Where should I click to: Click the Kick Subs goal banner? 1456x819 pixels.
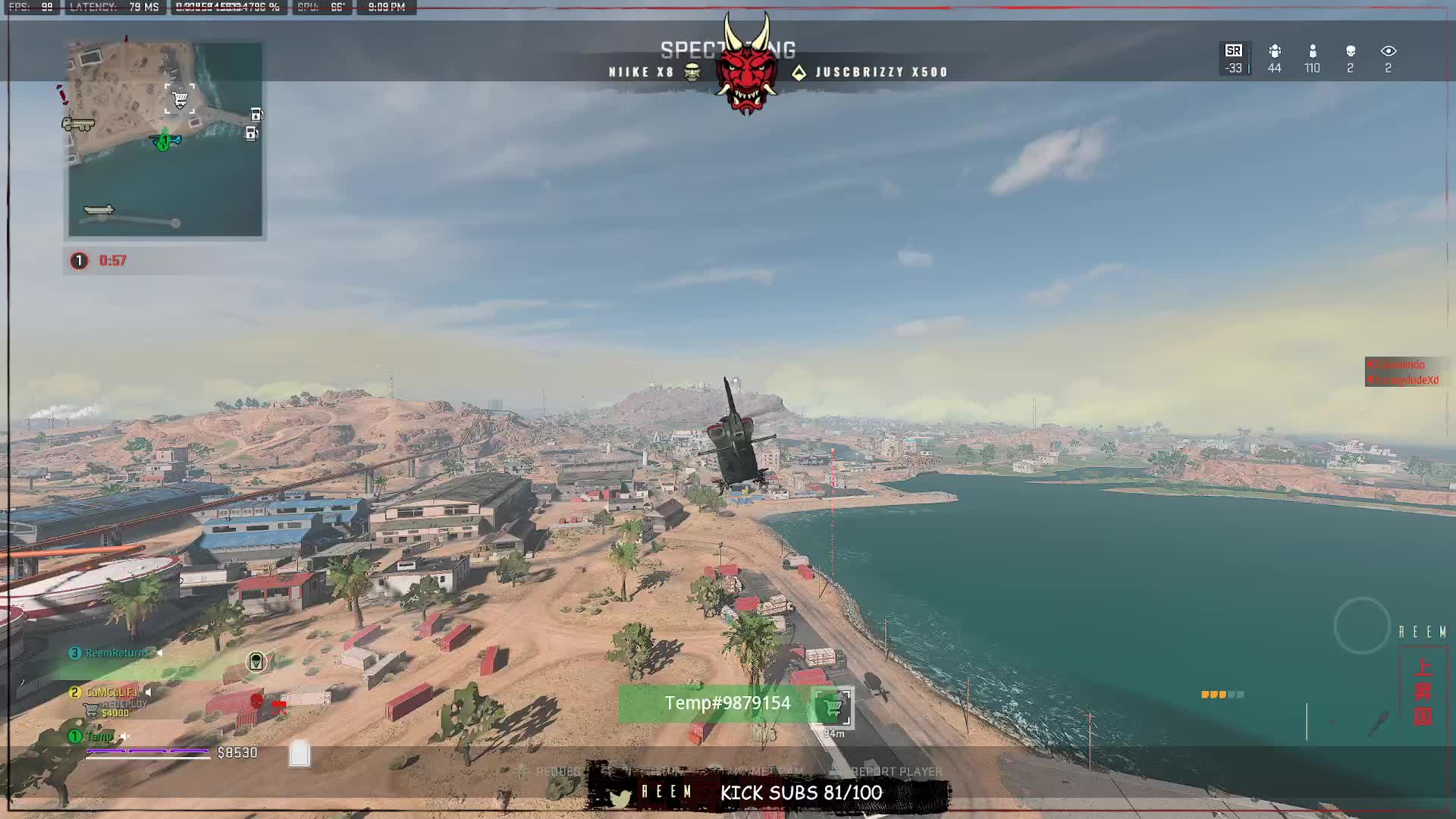801,793
